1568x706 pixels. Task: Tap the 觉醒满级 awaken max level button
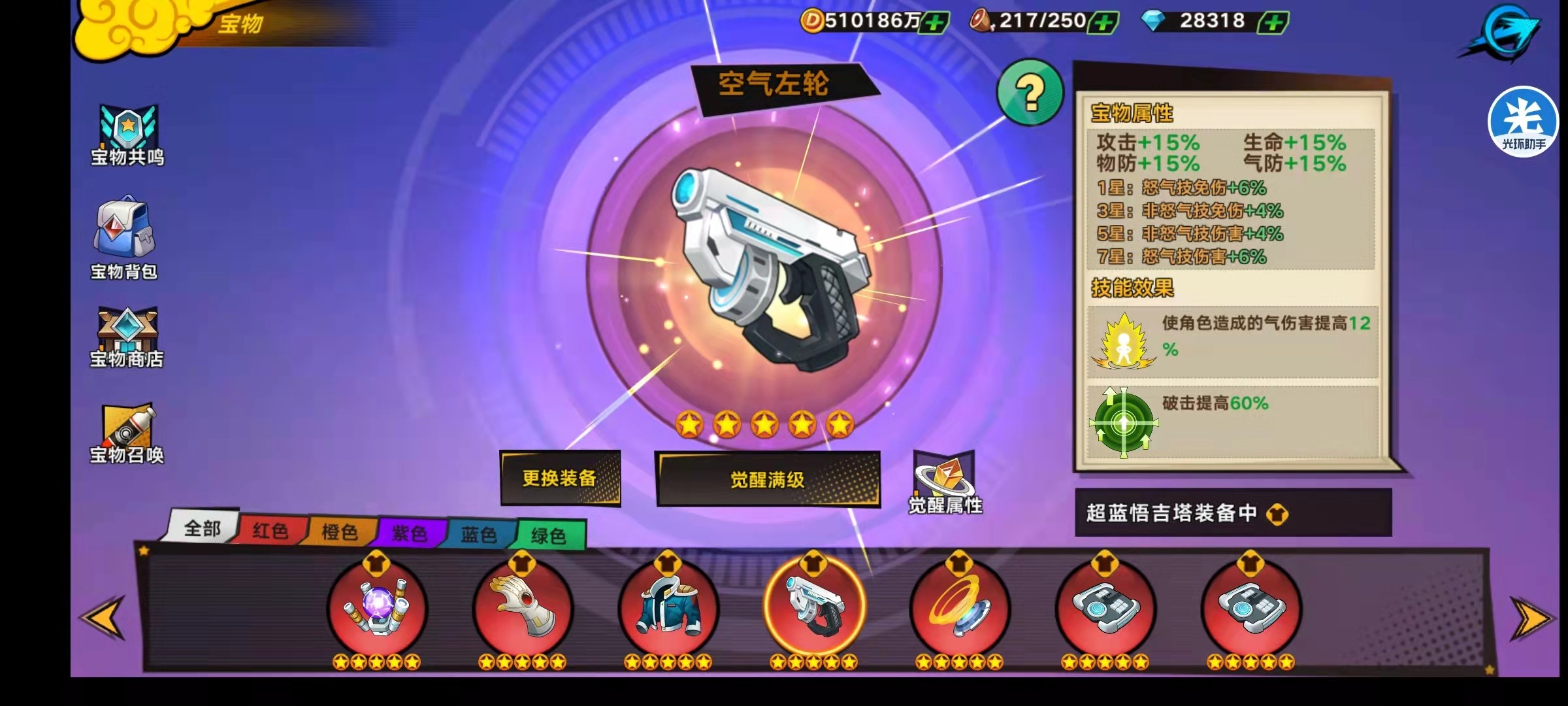tap(770, 479)
